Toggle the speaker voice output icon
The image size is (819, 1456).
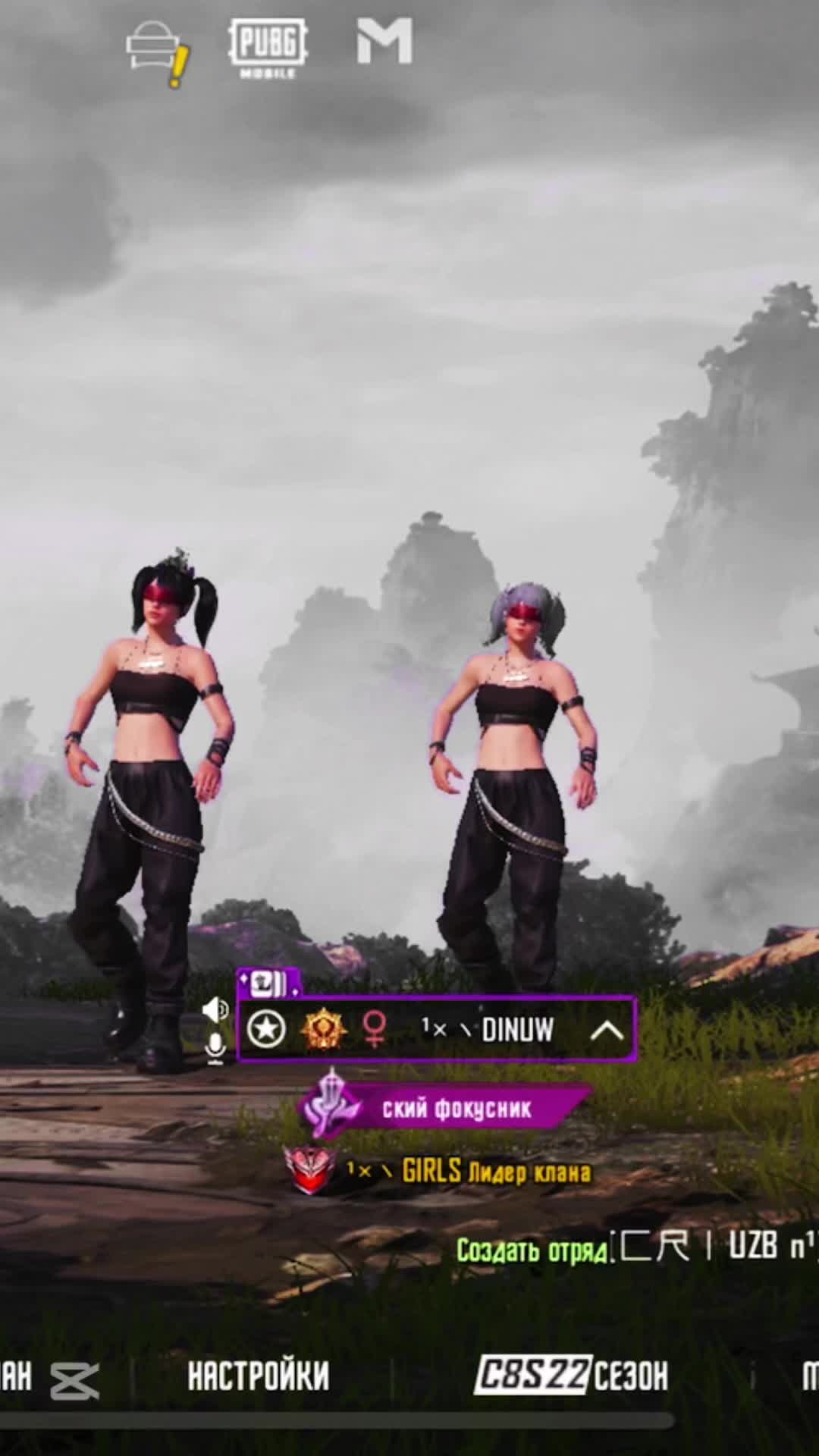point(215,1009)
